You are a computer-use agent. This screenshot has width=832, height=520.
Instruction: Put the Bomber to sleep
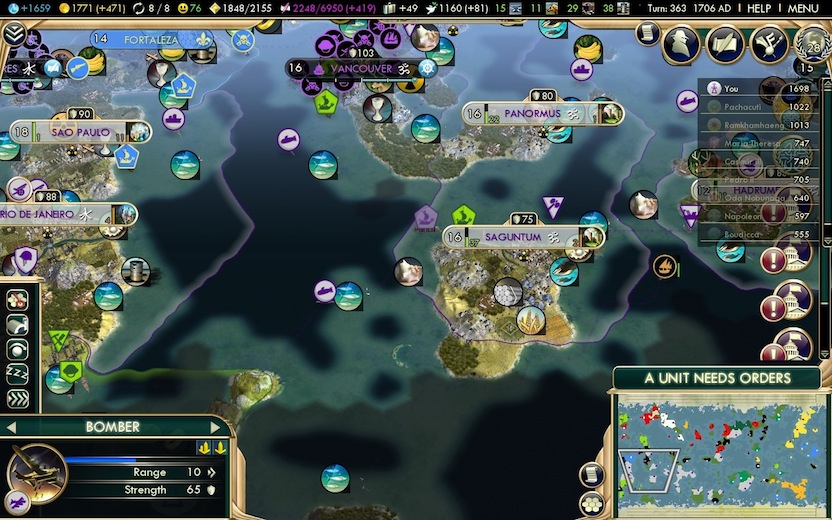[x=18, y=374]
